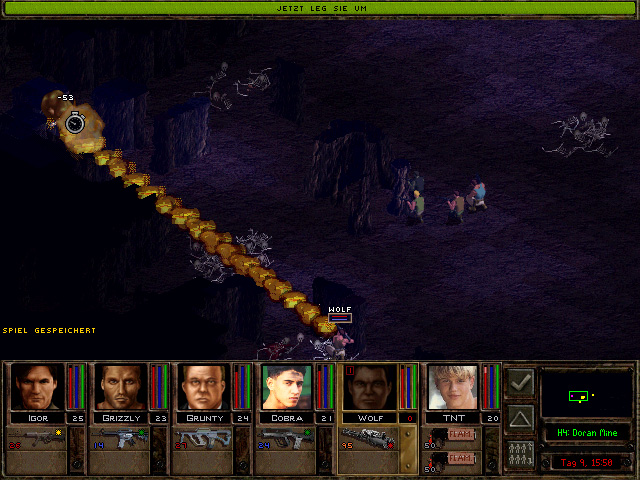Click the checkmark end-turn button

(520, 382)
